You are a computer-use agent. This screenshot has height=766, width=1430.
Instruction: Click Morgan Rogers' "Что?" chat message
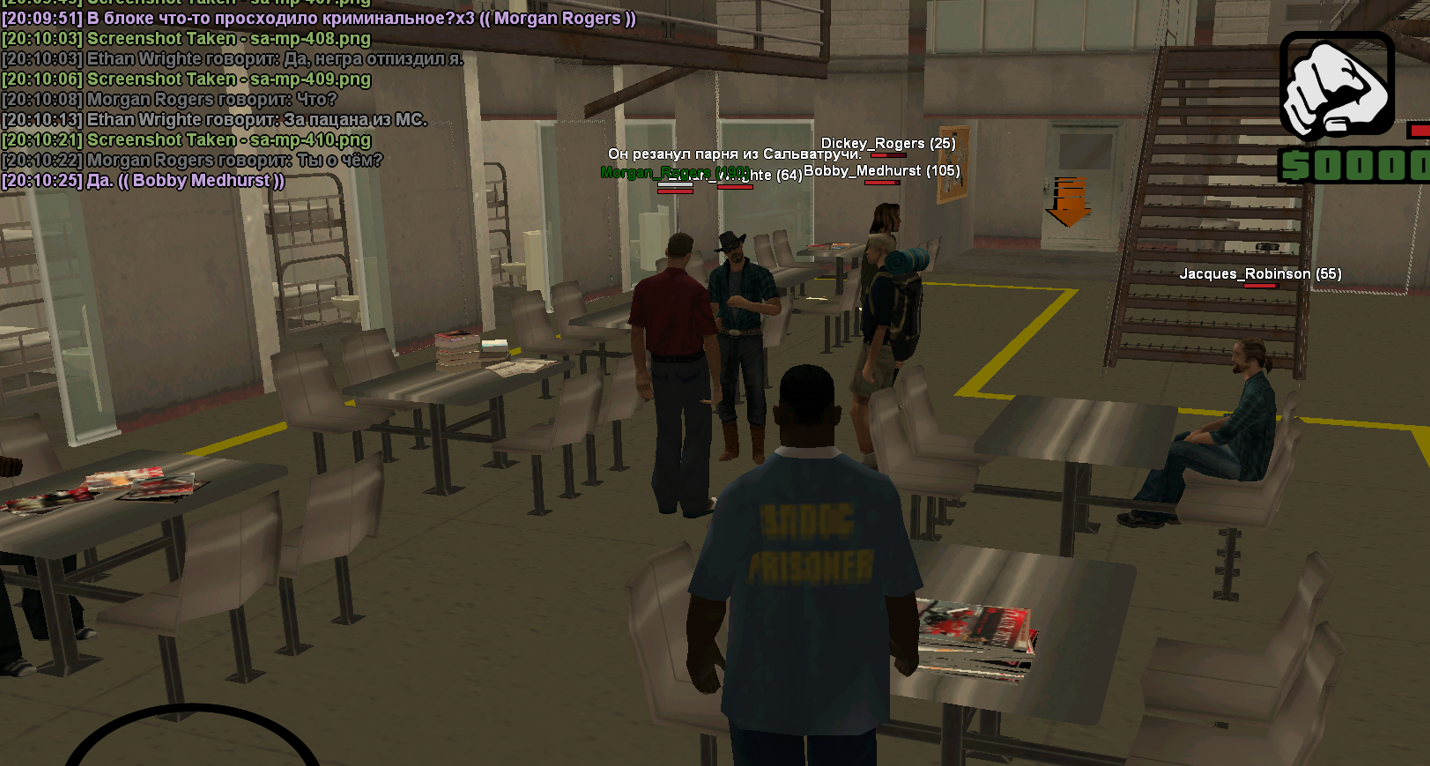coord(170,100)
